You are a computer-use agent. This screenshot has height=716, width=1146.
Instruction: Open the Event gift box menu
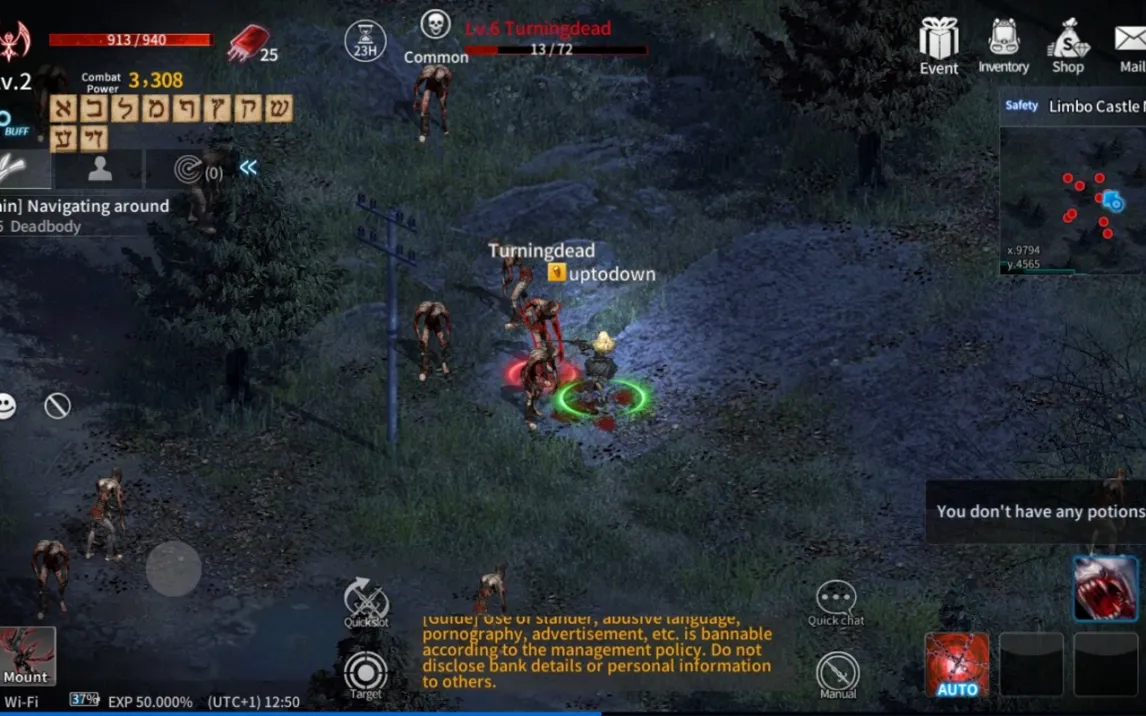pos(939,46)
